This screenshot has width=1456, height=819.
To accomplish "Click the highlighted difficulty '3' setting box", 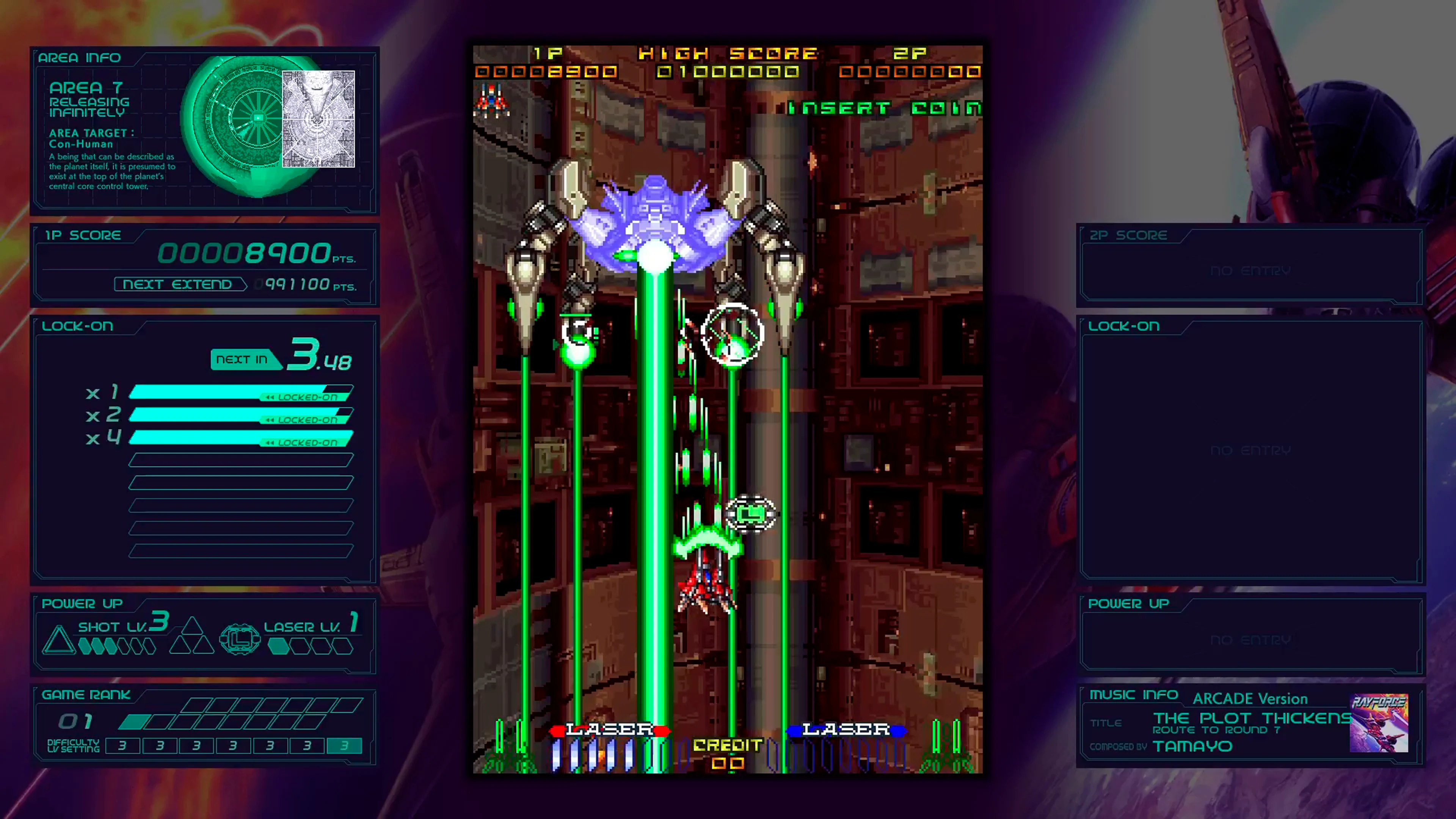I will pos(344,745).
